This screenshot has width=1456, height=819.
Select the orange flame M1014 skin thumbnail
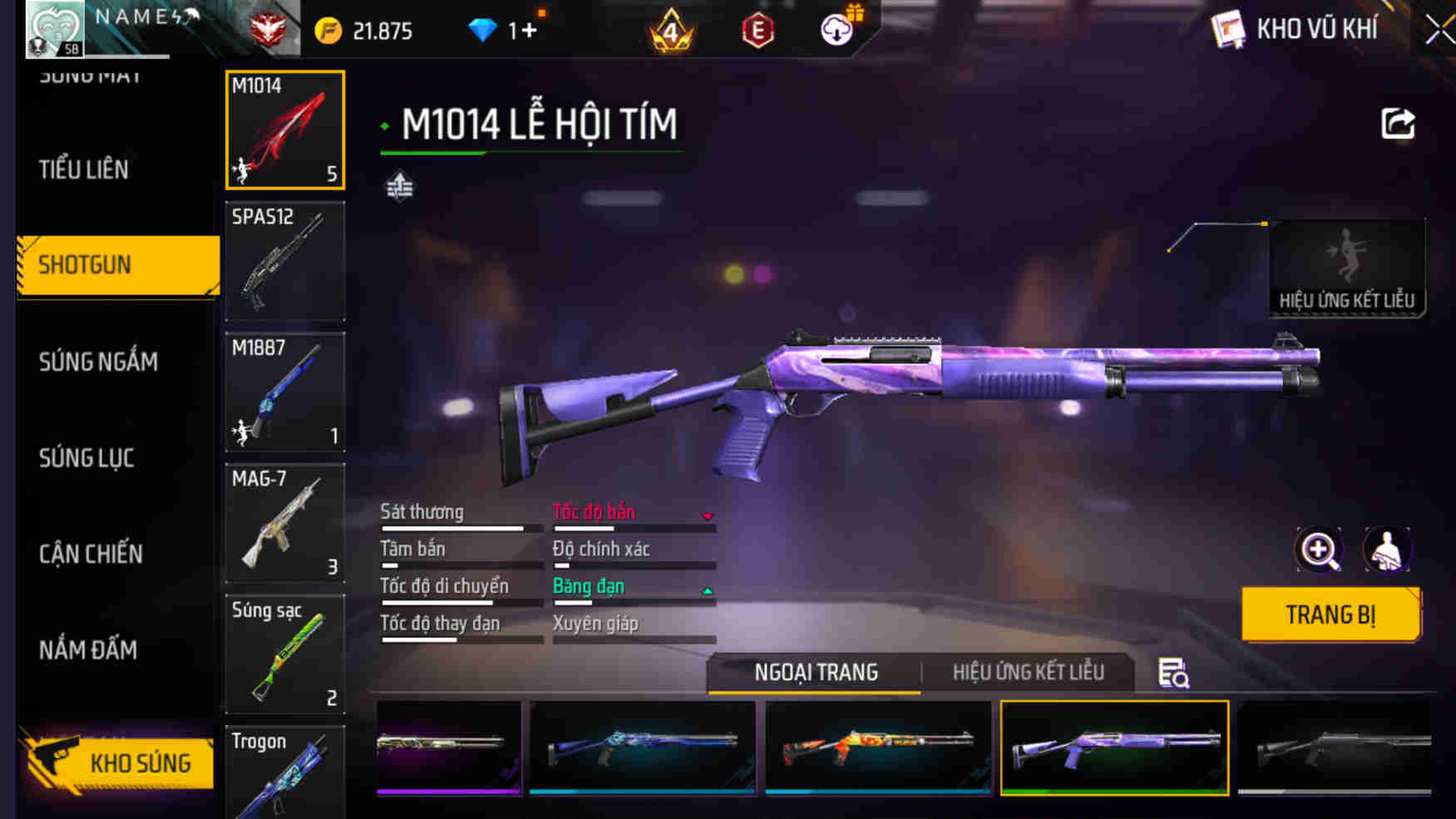[877, 747]
